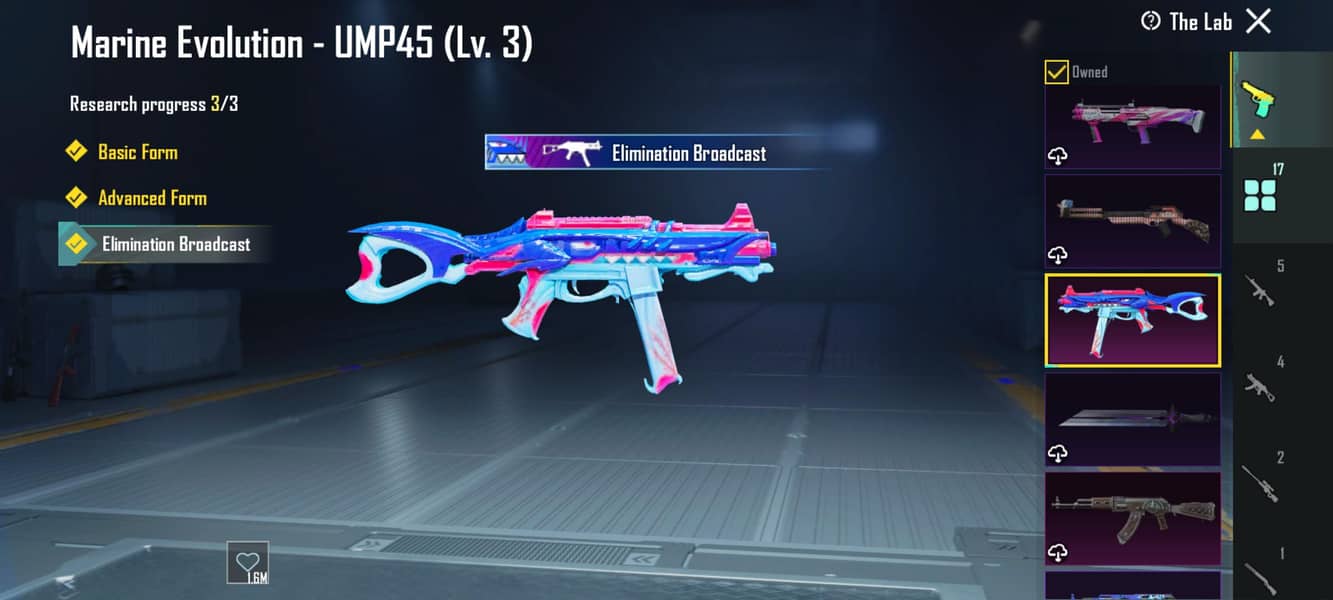
Task: Toggle the Owned filter checkbox
Action: pyautogui.click(x=1056, y=72)
